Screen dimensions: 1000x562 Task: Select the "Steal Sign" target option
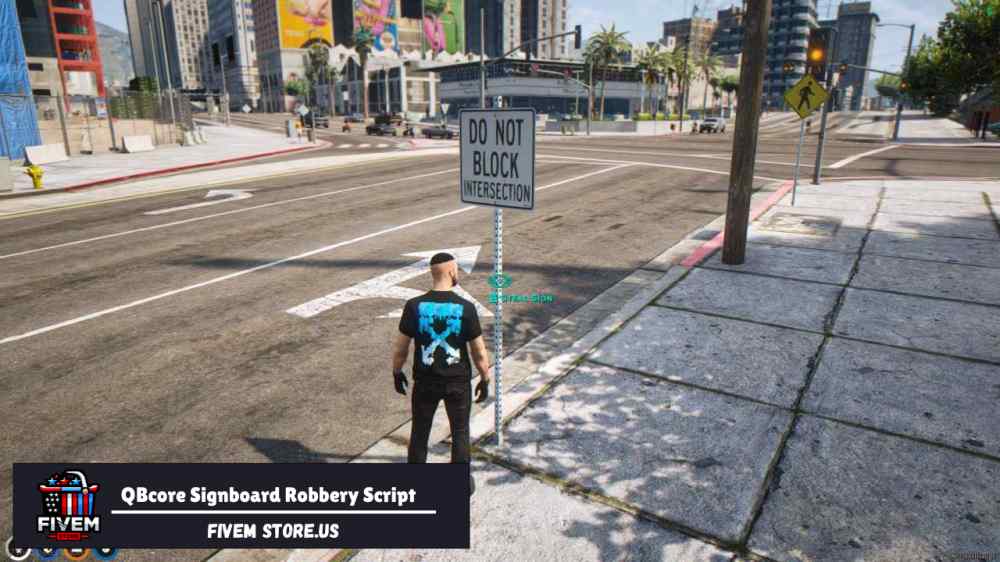[x=520, y=298]
